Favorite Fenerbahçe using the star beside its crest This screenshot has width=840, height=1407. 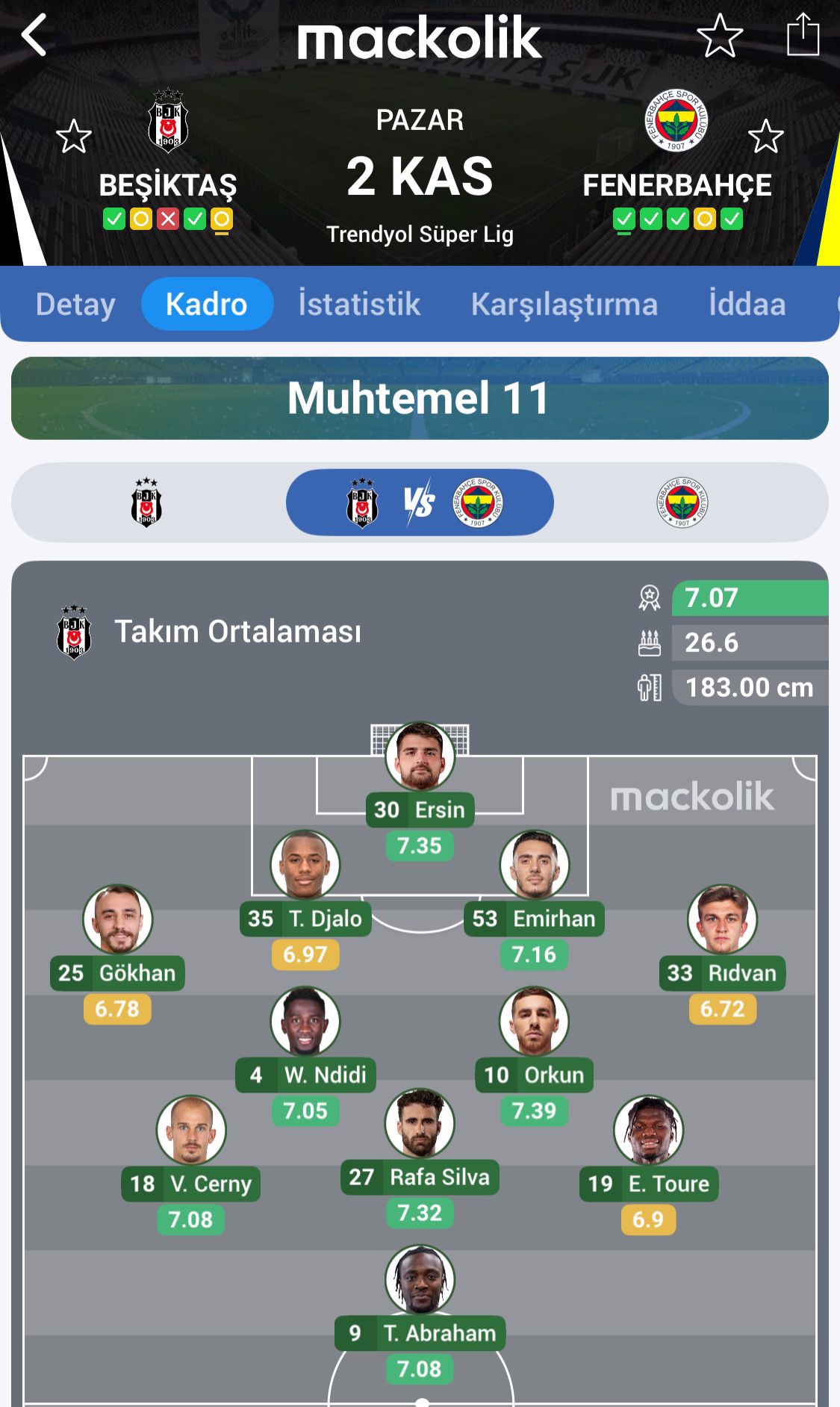[x=765, y=137]
